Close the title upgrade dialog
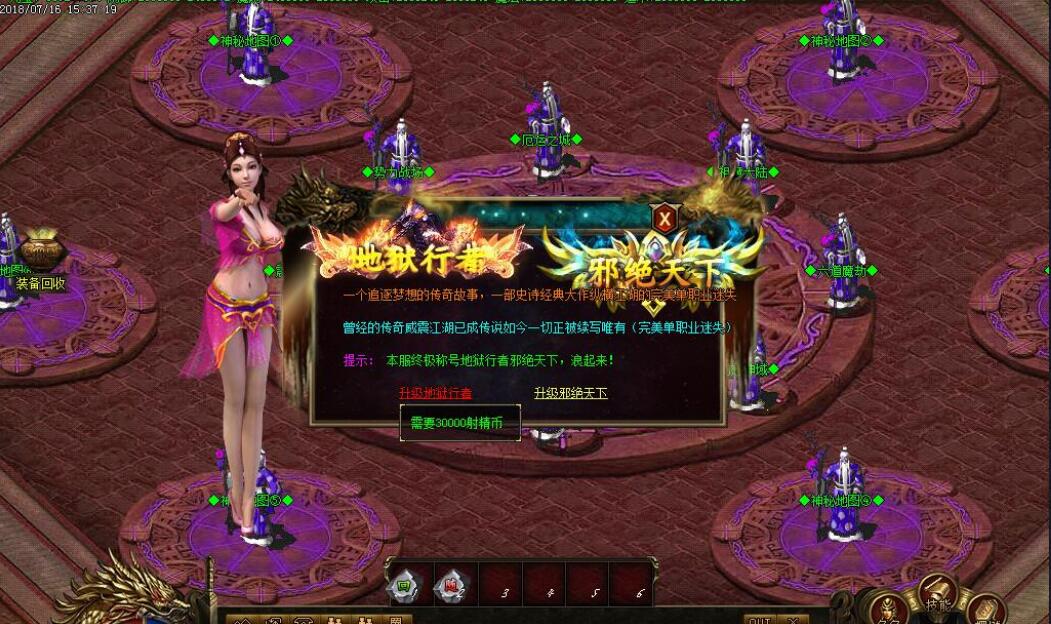 point(664,217)
